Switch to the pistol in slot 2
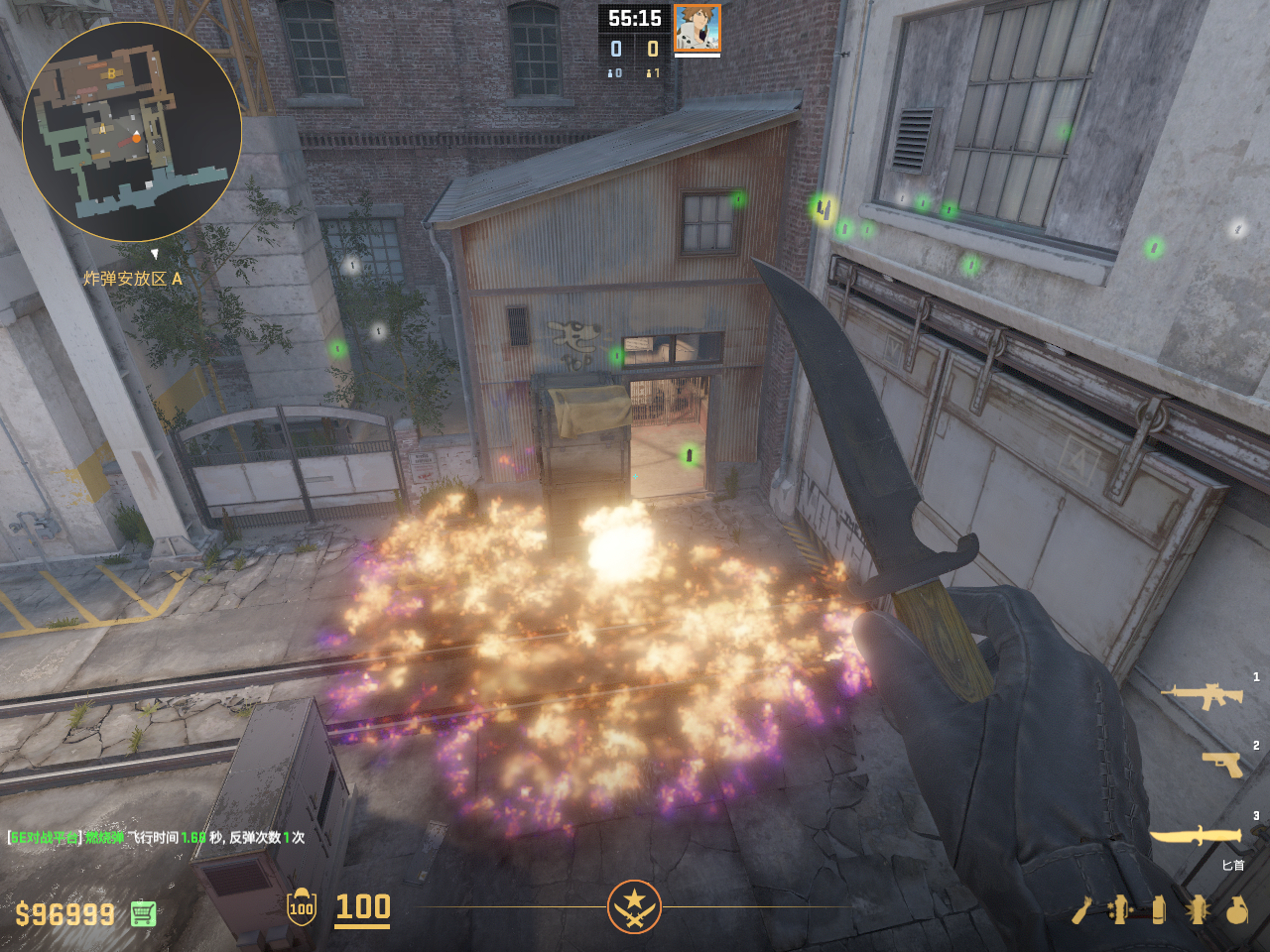Image resolution: width=1270 pixels, height=952 pixels. 1222,764
